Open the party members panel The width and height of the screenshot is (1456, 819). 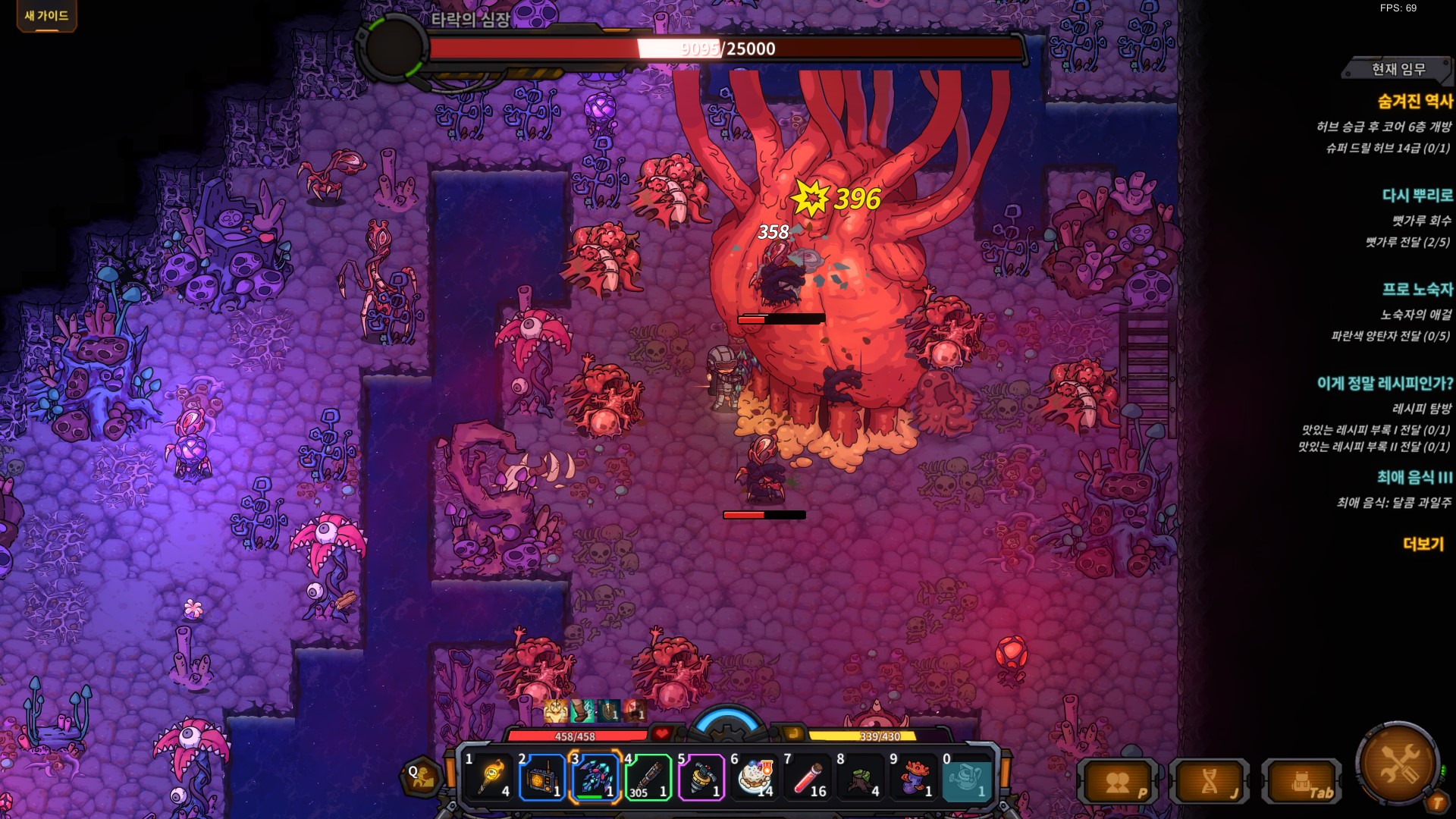click(1119, 782)
